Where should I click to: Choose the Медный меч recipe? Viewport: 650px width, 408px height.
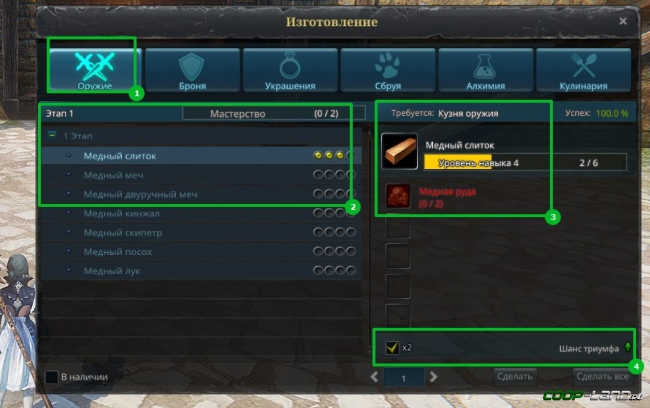tap(115, 175)
